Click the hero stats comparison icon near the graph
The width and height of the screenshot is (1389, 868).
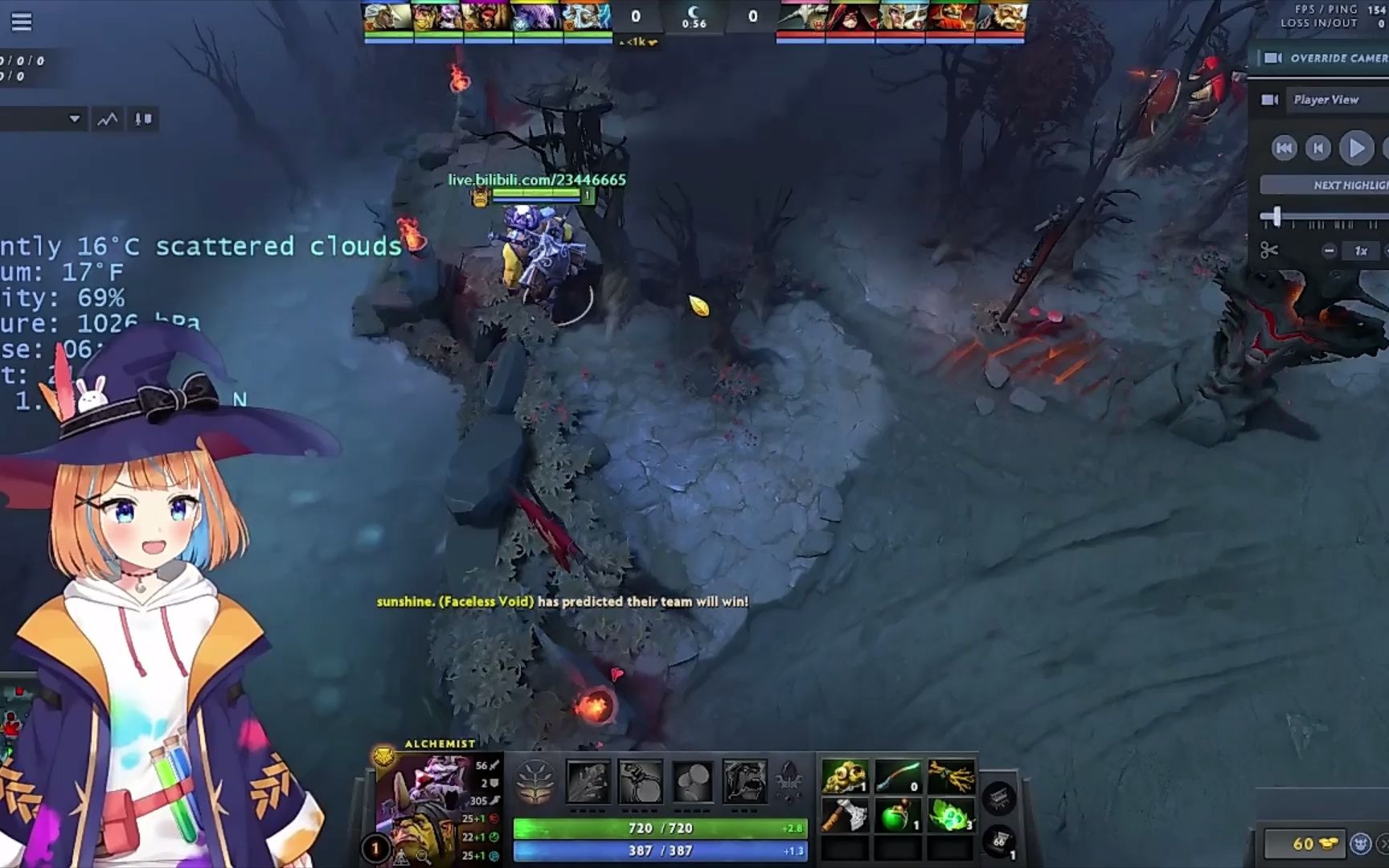[143, 119]
